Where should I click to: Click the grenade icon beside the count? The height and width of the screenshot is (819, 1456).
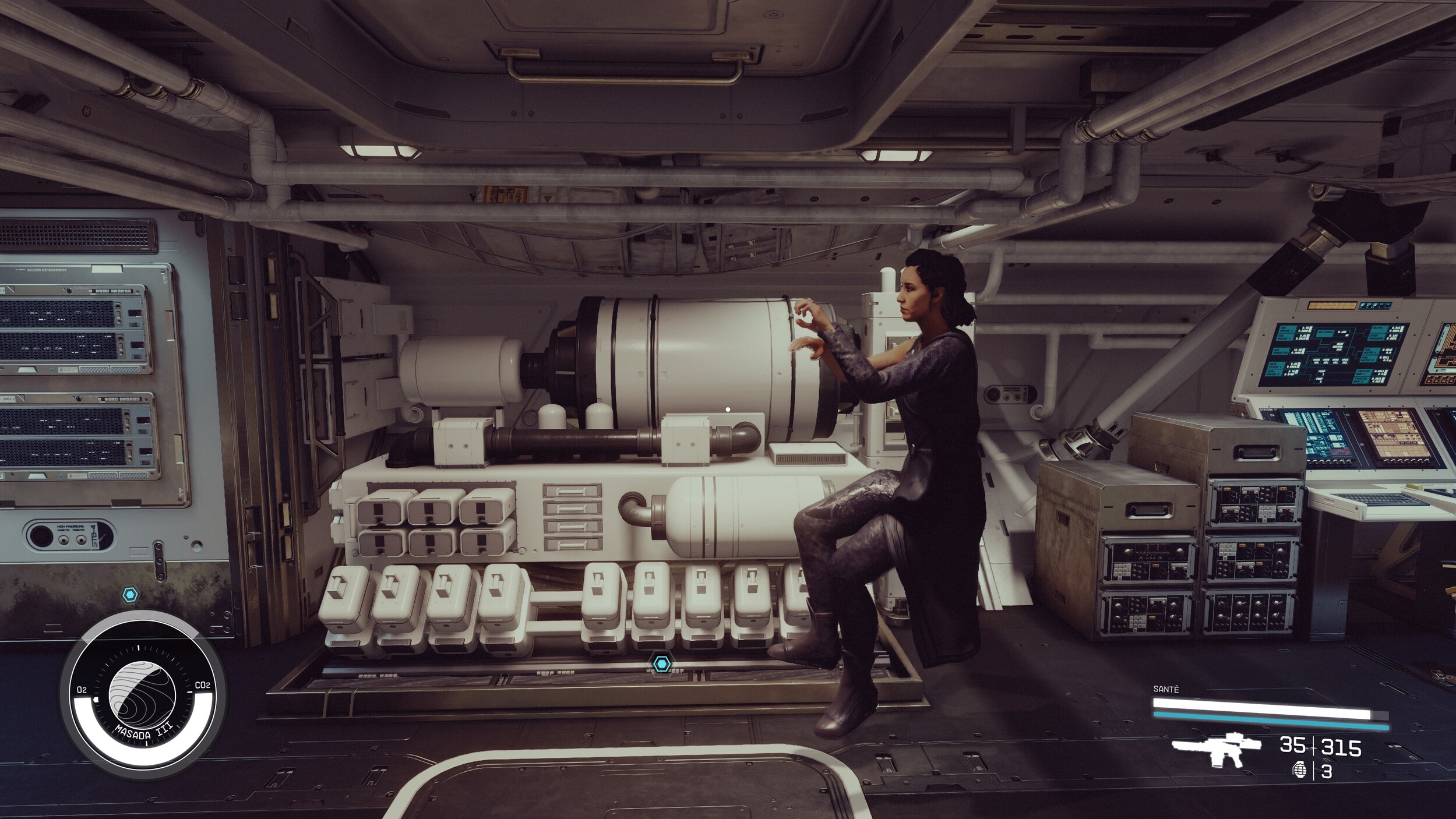click(x=1299, y=771)
